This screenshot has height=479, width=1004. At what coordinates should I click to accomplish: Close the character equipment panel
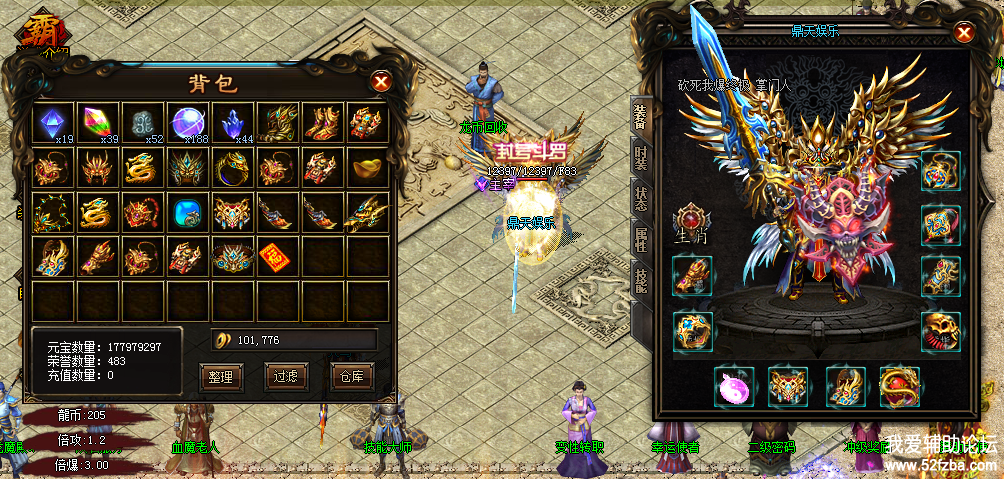(964, 33)
